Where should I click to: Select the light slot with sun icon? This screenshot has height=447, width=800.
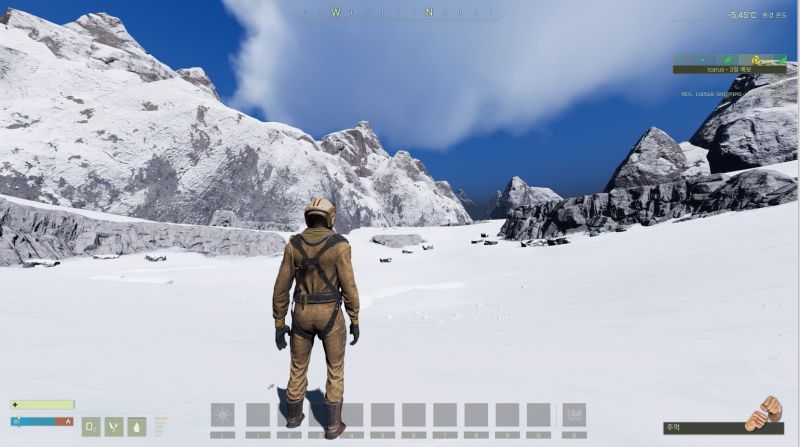pos(222,415)
